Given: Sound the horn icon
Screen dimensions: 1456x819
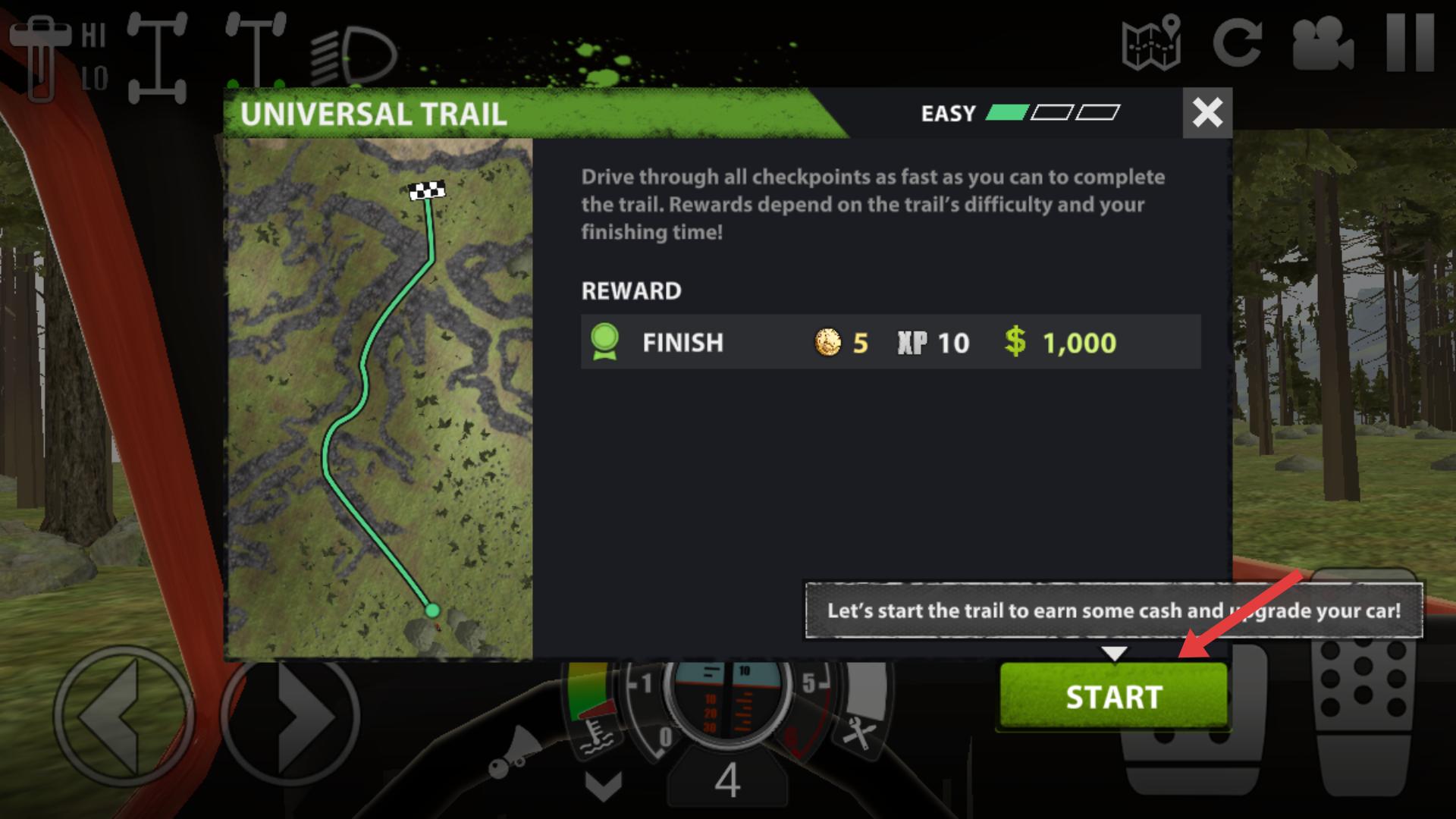Looking at the screenshot, I should pos(514,753).
